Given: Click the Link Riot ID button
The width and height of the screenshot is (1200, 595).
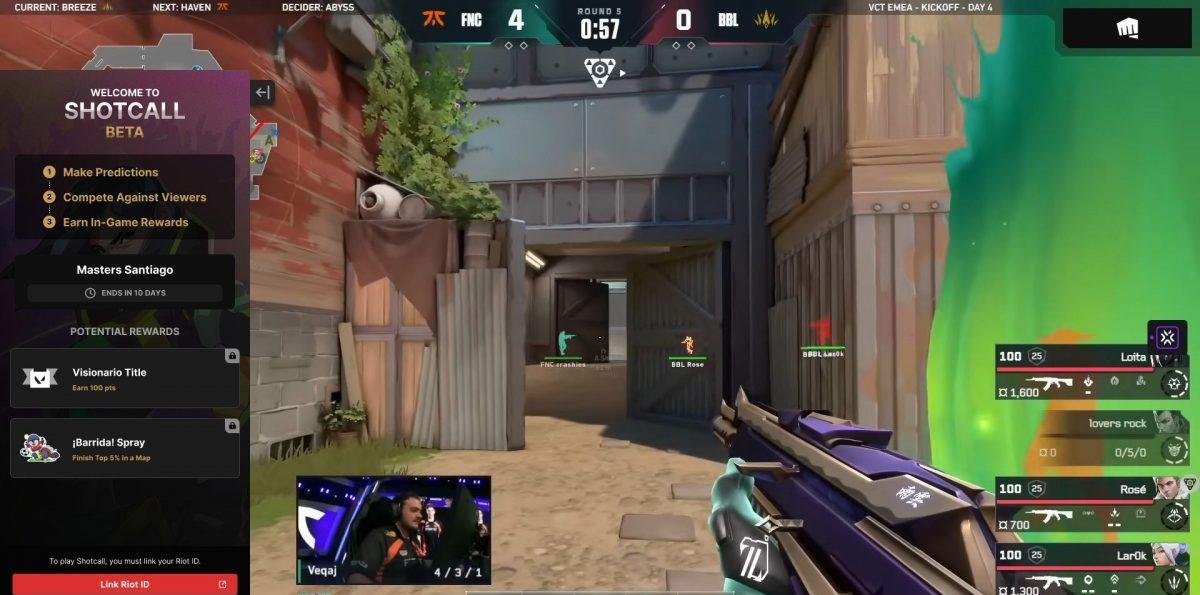Looking at the screenshot, I should (125, 584).
